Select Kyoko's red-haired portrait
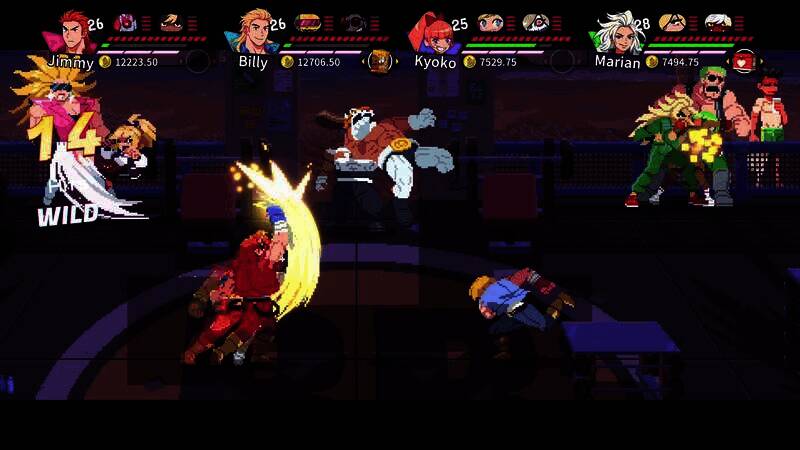Screen dimensions: 800x450 coord(428,32)
